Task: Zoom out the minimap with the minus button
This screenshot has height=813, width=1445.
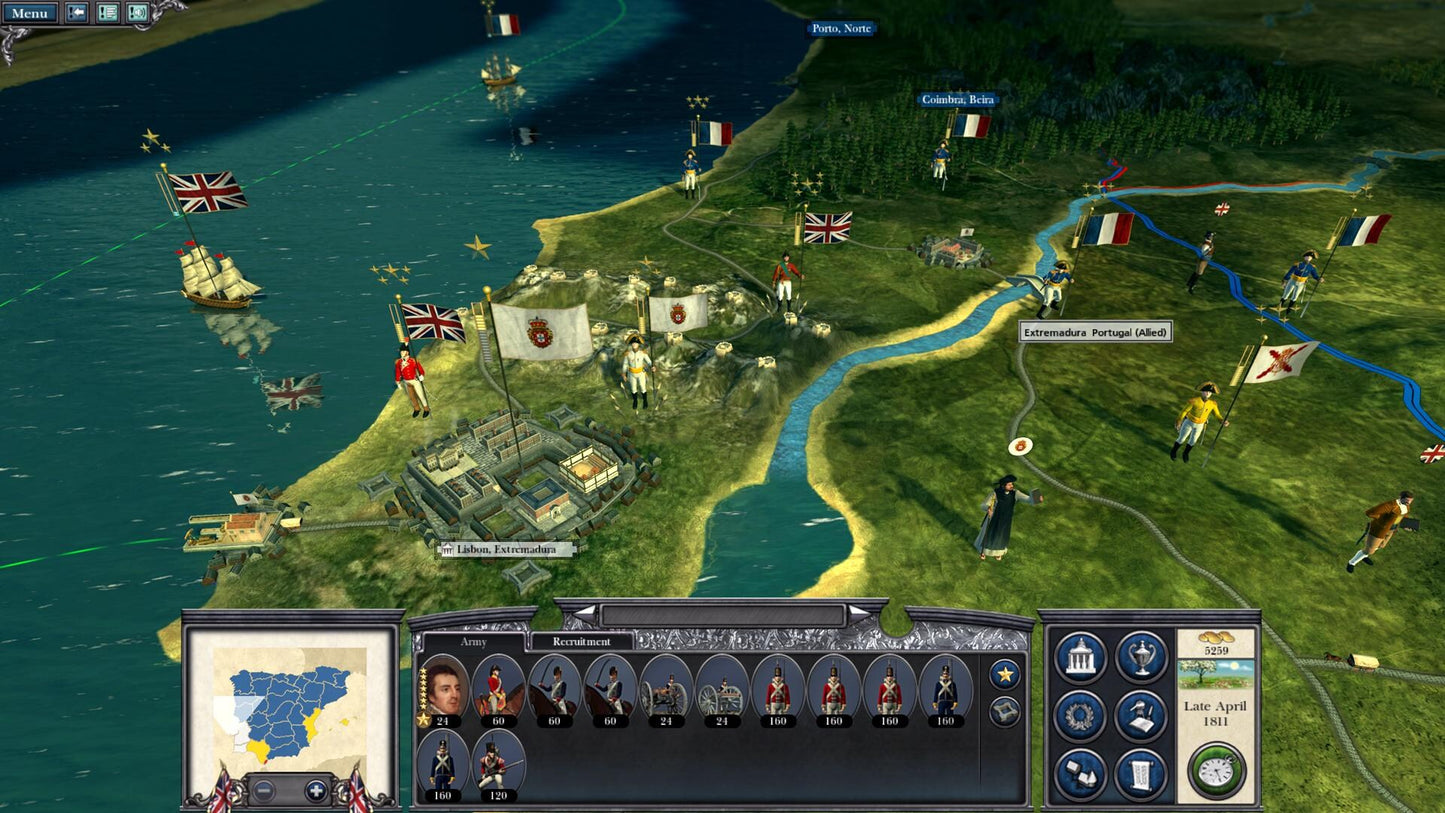Action: click(262, 790)
